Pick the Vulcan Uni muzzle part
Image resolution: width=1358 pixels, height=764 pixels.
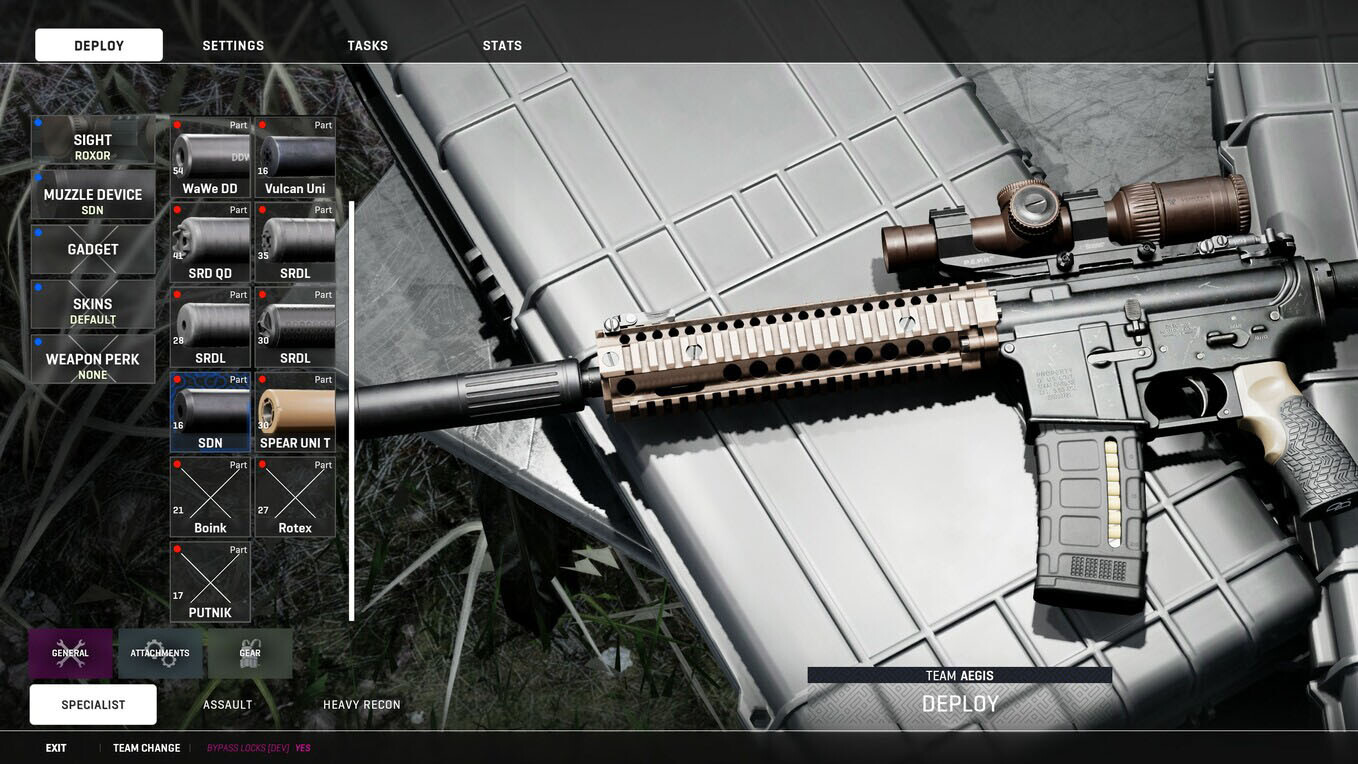(295, 158)
